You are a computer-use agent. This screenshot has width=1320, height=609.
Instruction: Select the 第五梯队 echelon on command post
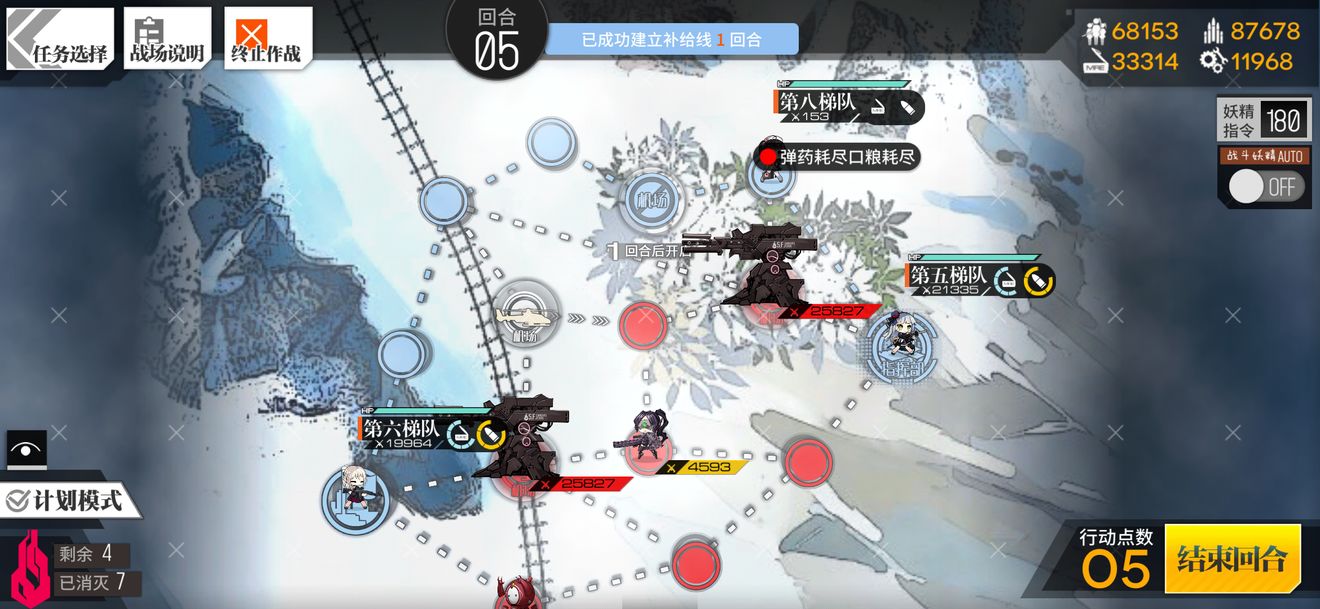[899, 345]
